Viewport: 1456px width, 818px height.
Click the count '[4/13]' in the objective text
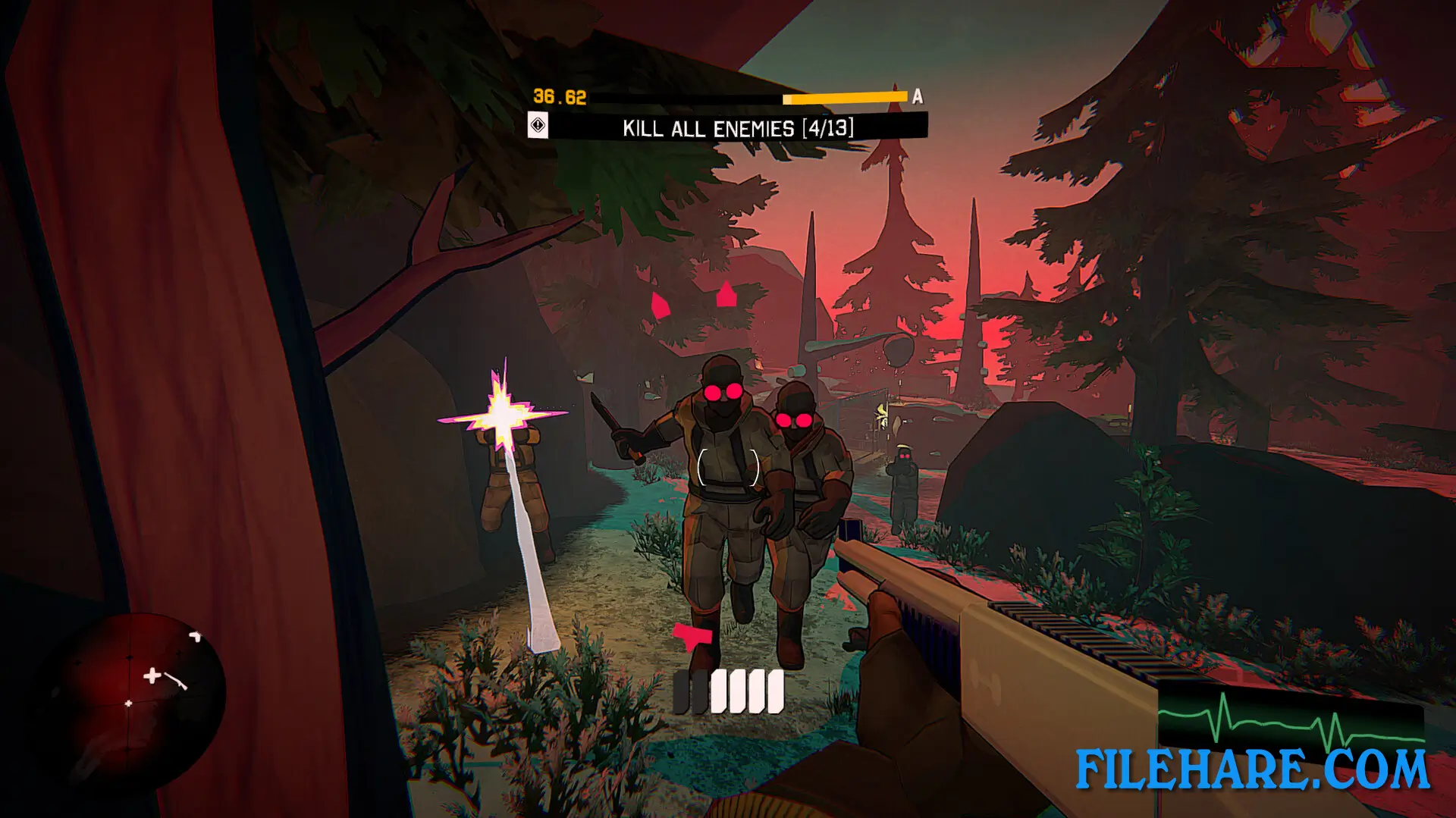[x=830, y=126]
